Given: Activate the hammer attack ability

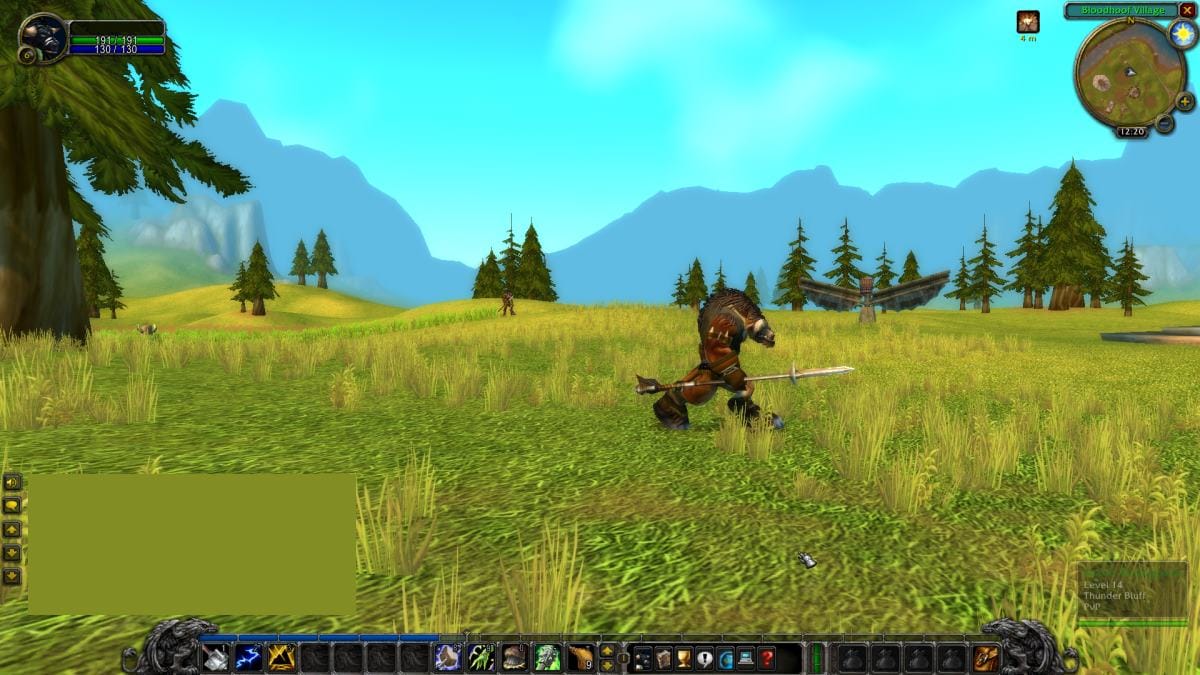Looking at the screenshot, I should pyautogui.click(x=216, y=657).
